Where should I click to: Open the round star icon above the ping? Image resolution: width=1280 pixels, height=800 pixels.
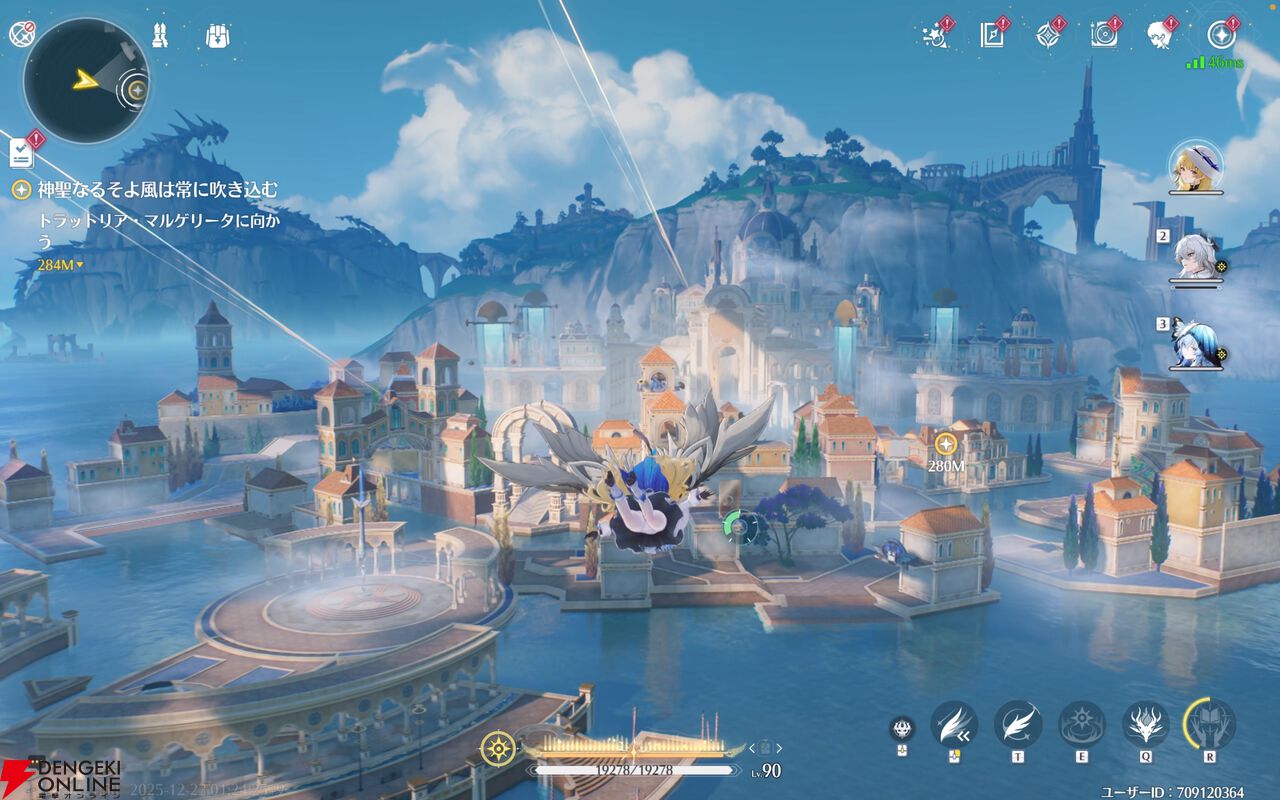[1220, 35]
